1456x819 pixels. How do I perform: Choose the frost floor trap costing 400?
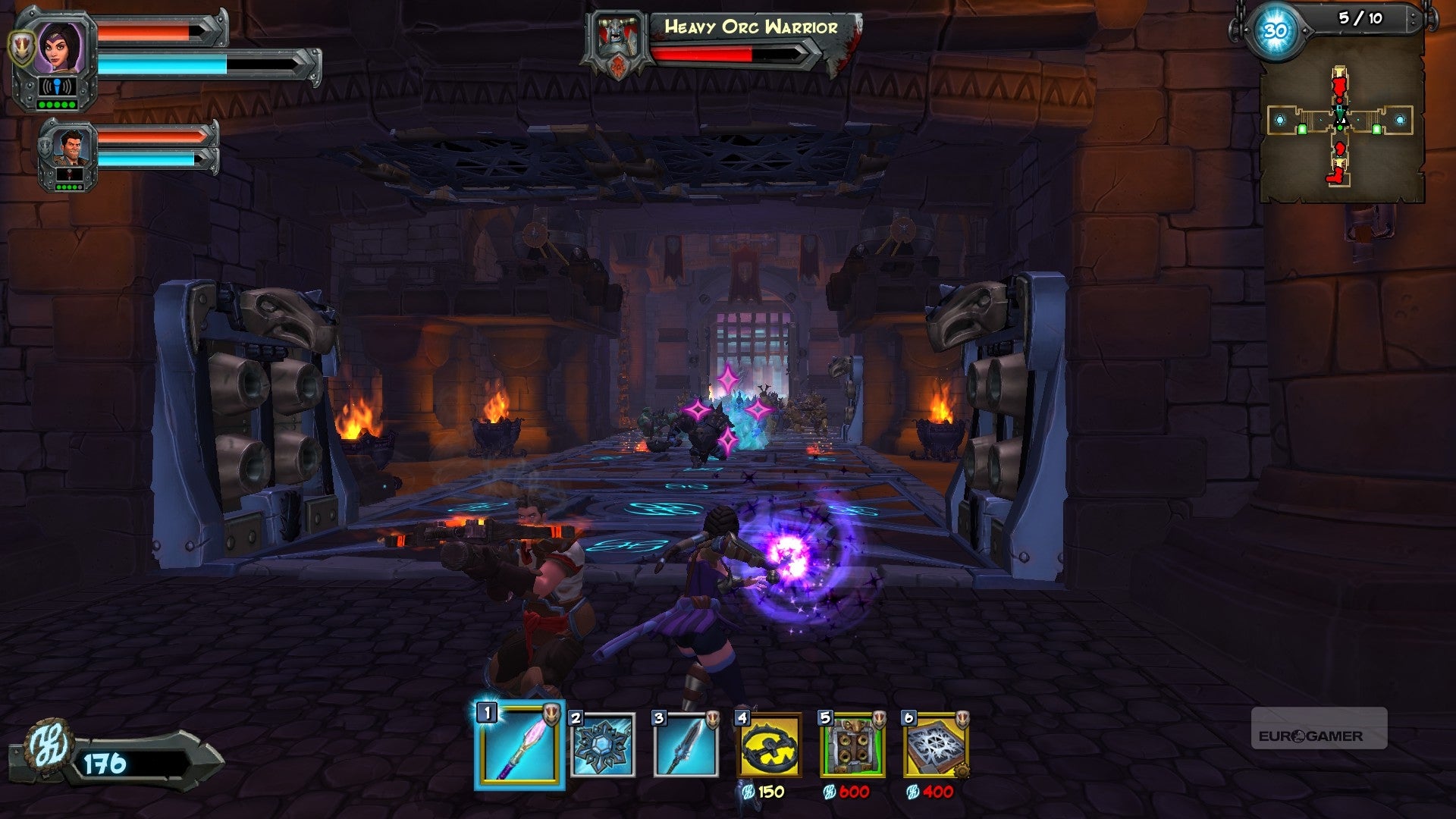coord(936,745)
